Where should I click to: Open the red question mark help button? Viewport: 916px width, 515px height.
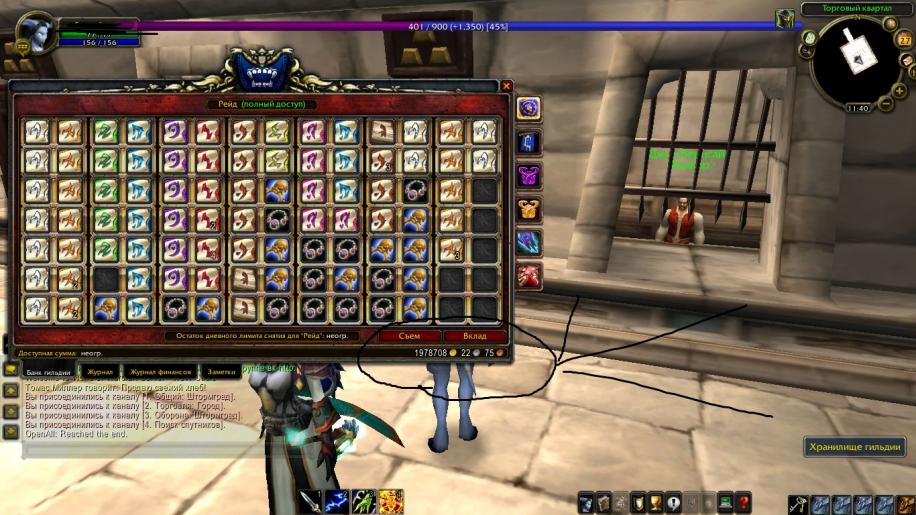(744, 502)
